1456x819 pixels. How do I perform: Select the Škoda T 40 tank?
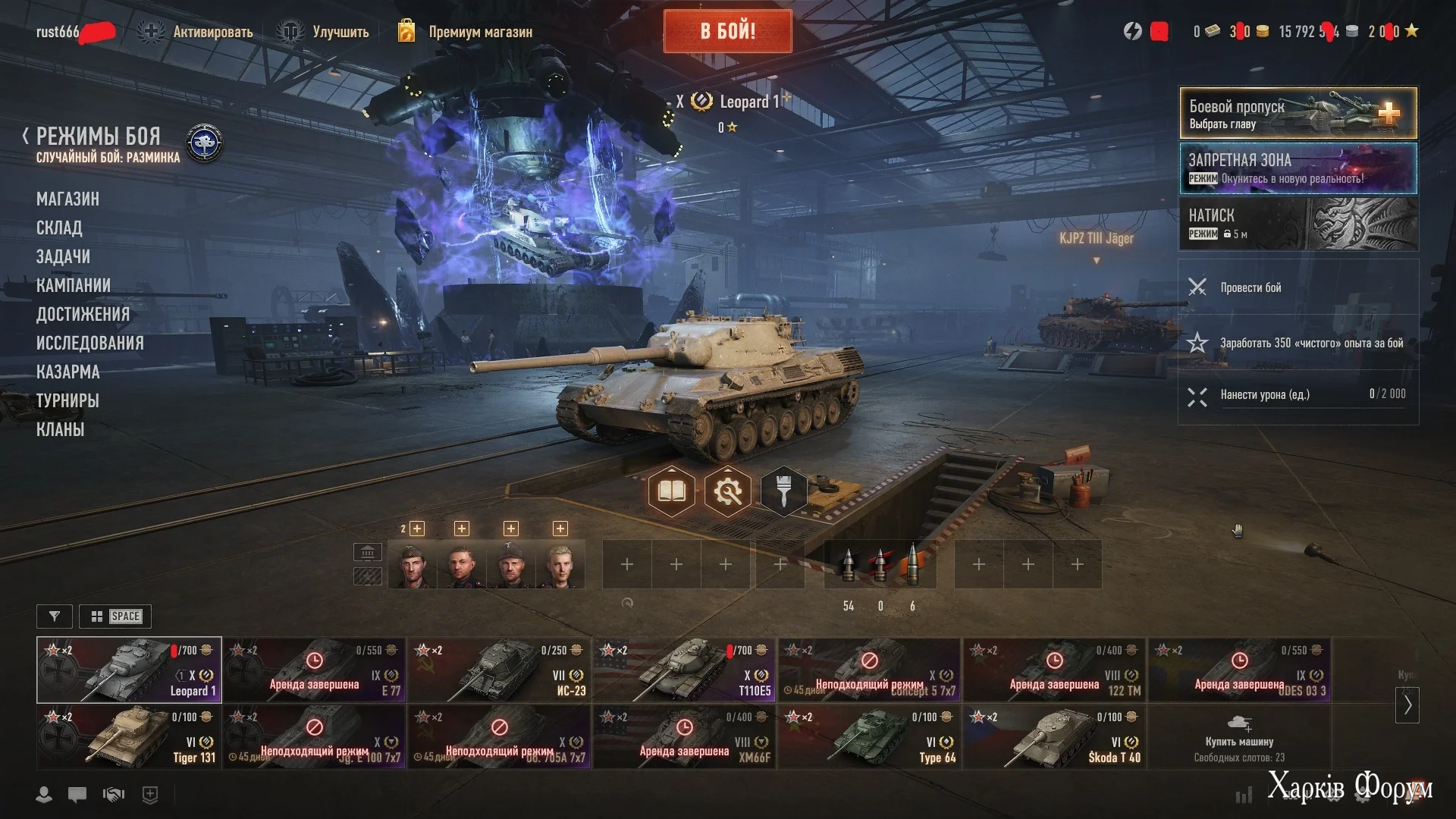[1054, 737]
